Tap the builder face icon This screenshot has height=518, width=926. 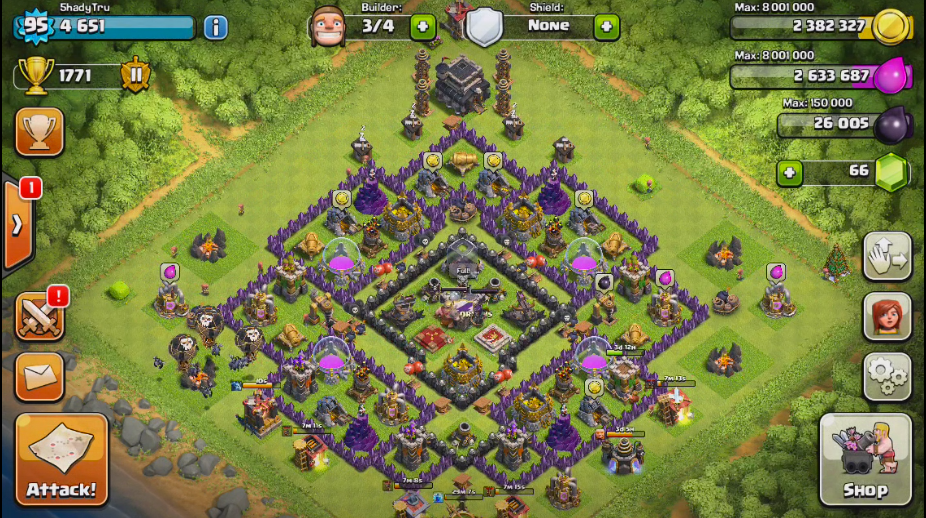pos(327,26)
